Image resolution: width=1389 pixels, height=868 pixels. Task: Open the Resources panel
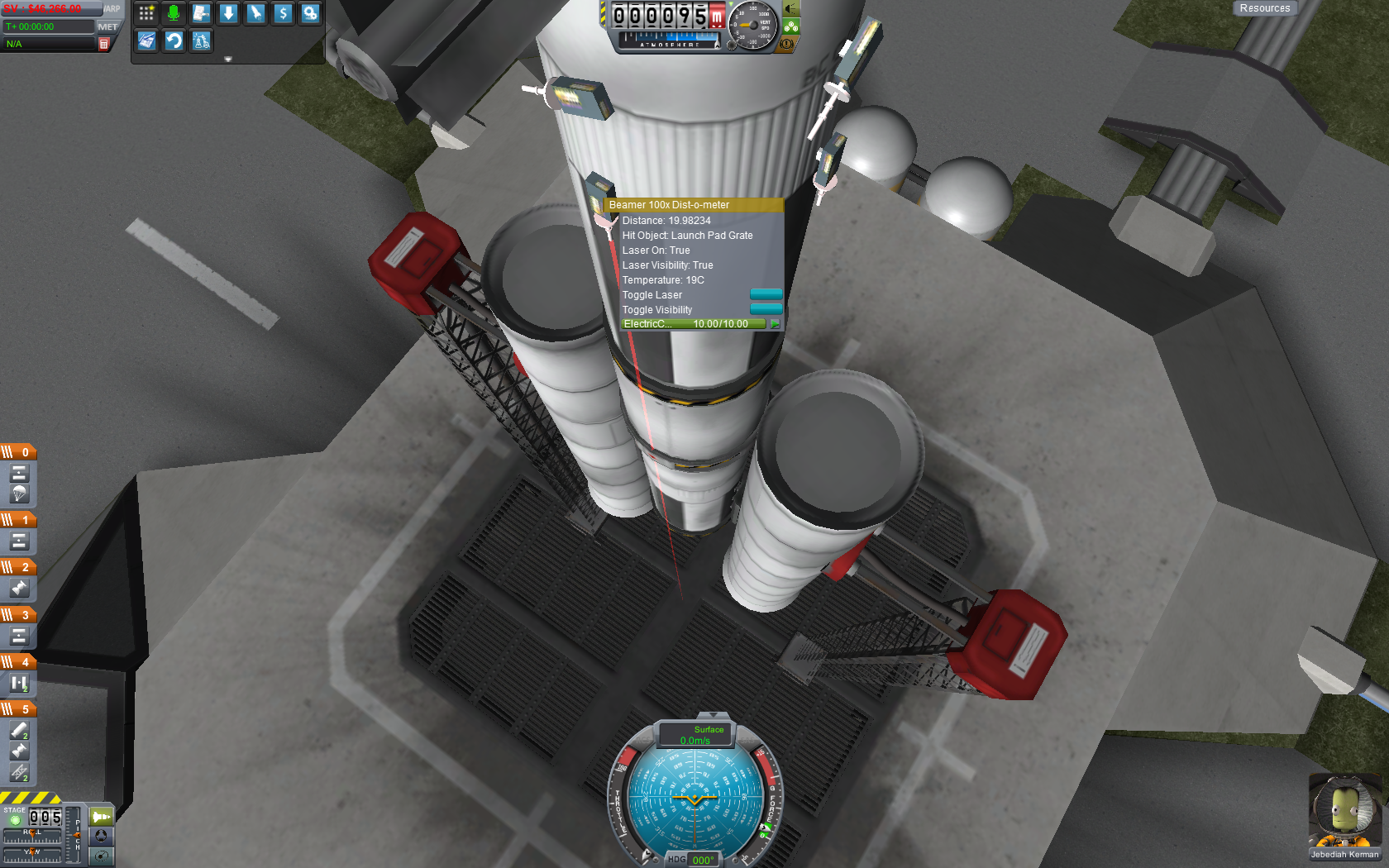(x=1264, y=8)
